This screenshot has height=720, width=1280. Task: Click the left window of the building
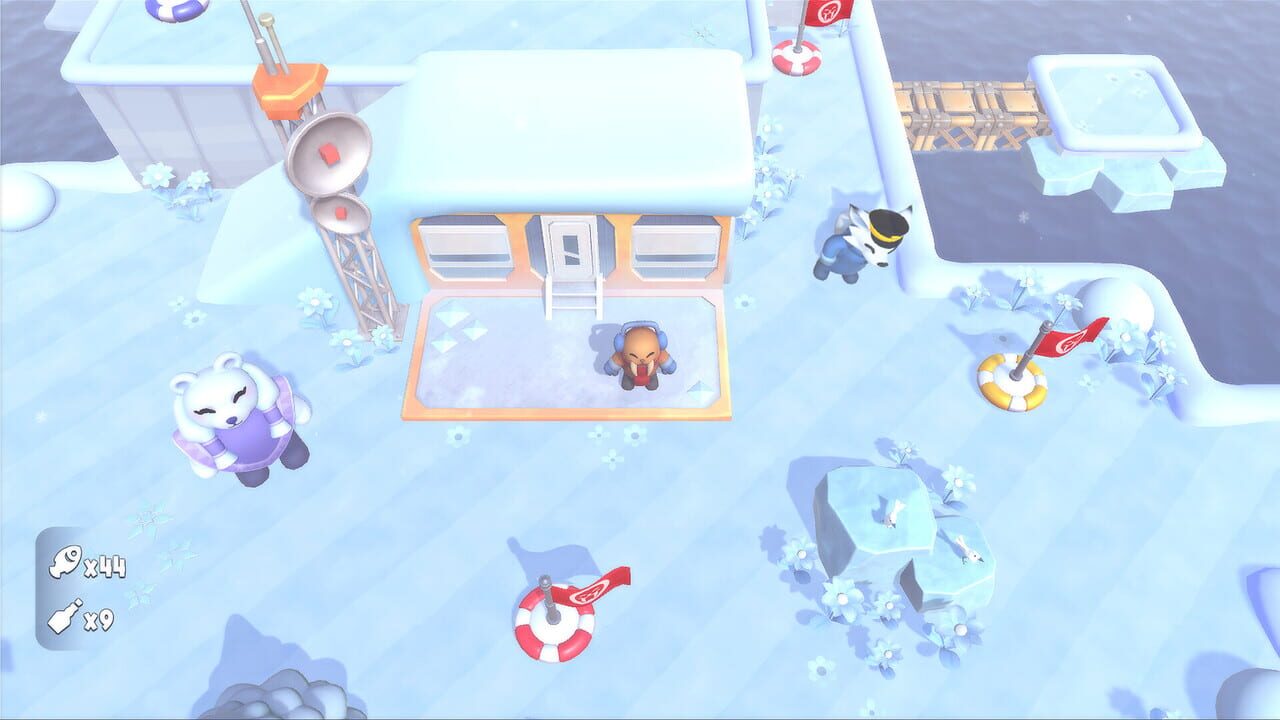465,245
